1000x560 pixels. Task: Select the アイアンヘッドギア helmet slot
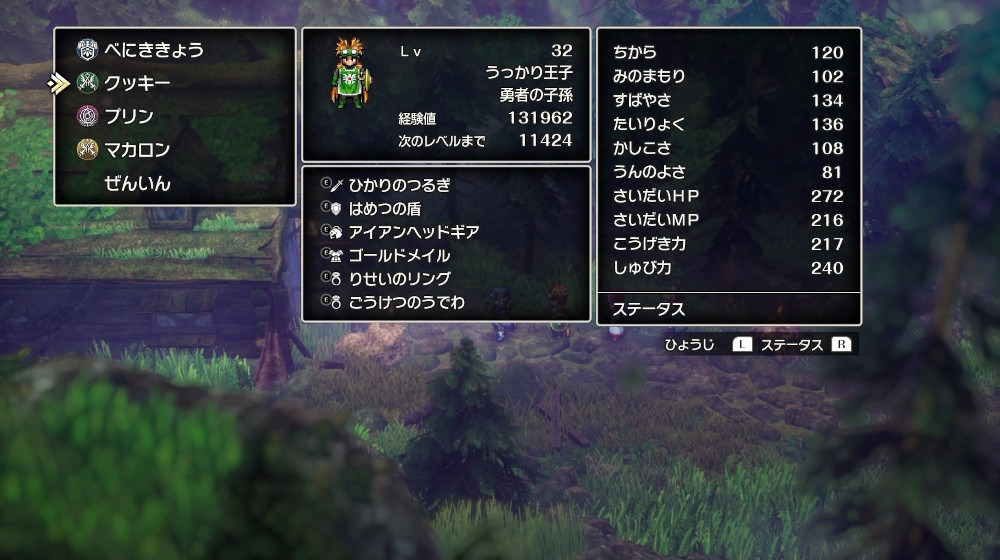tap(413, 232)
